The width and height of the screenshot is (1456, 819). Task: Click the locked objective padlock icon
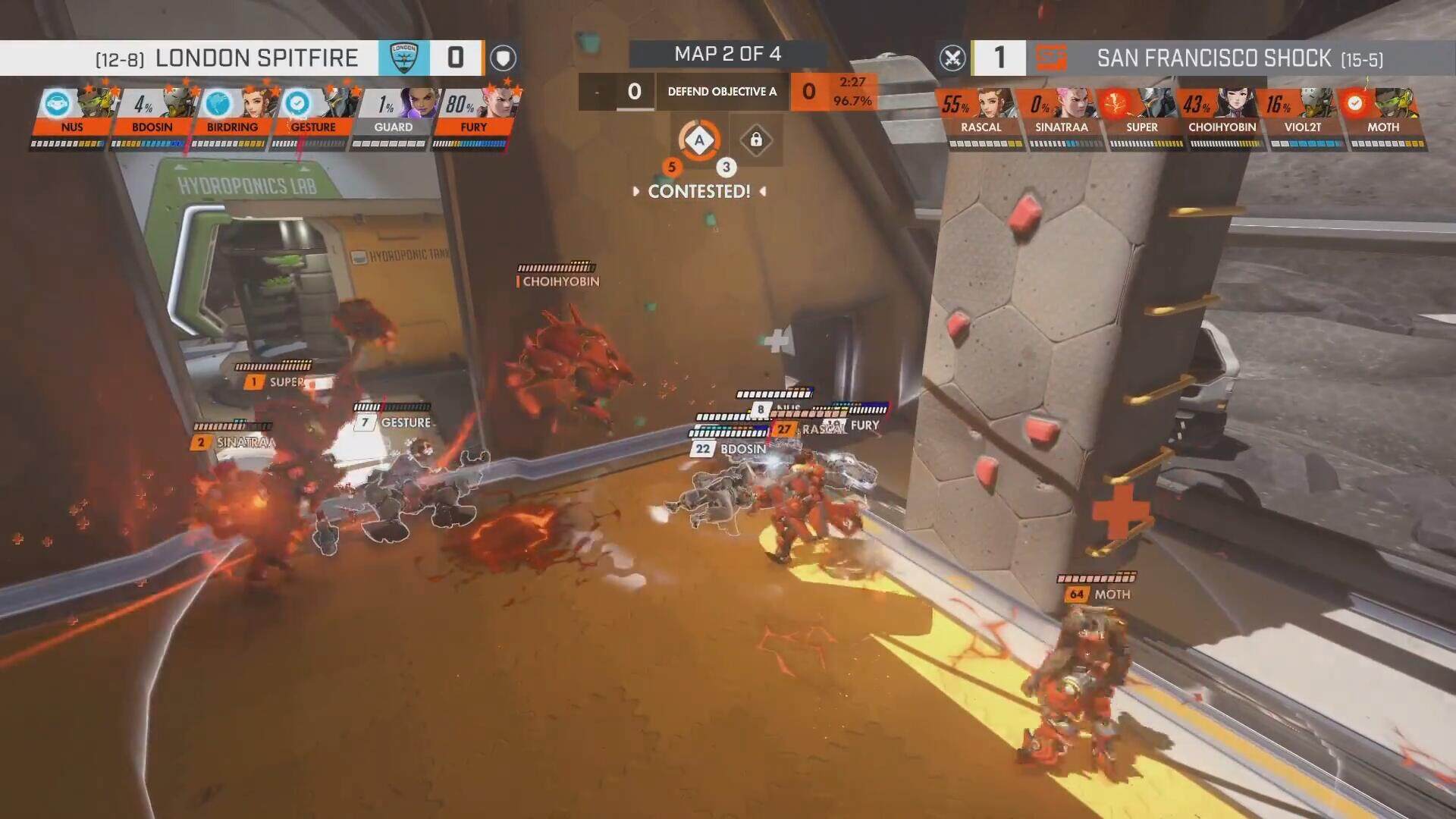click(756, 140)
